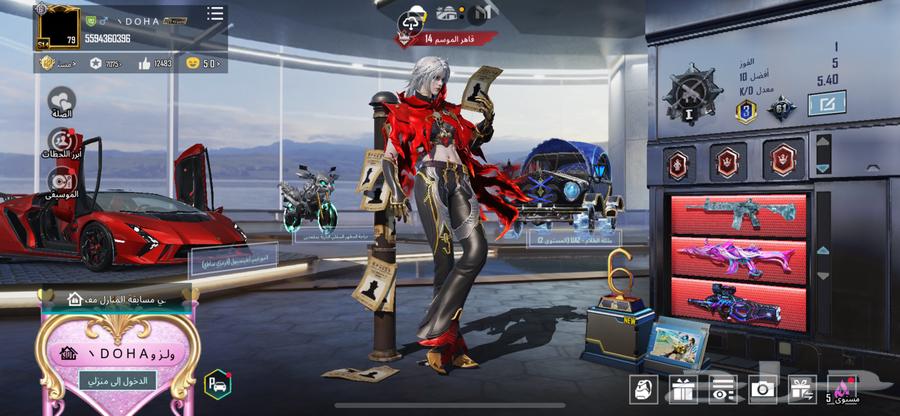This screenshot has height=416, width=900.
Task: Click the player avatar frame
Action: [x=58, y=24]
